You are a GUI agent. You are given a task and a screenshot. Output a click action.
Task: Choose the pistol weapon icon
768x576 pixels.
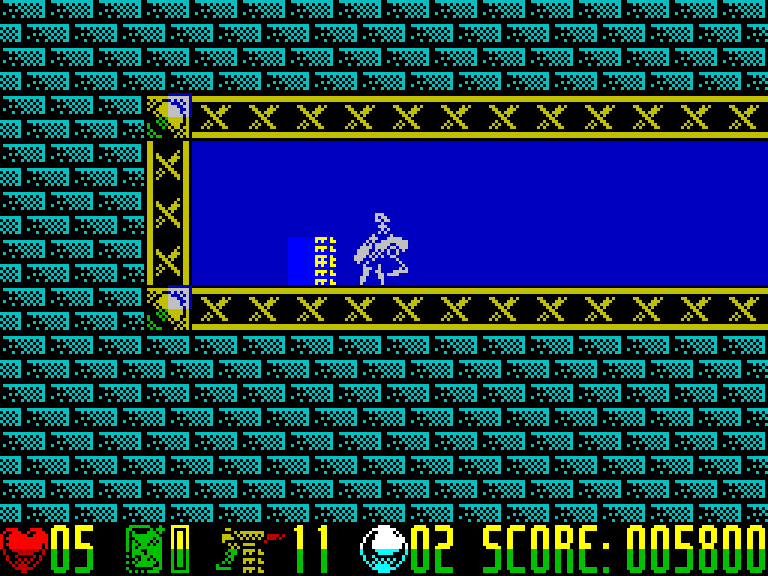click(x=248, y=549)
